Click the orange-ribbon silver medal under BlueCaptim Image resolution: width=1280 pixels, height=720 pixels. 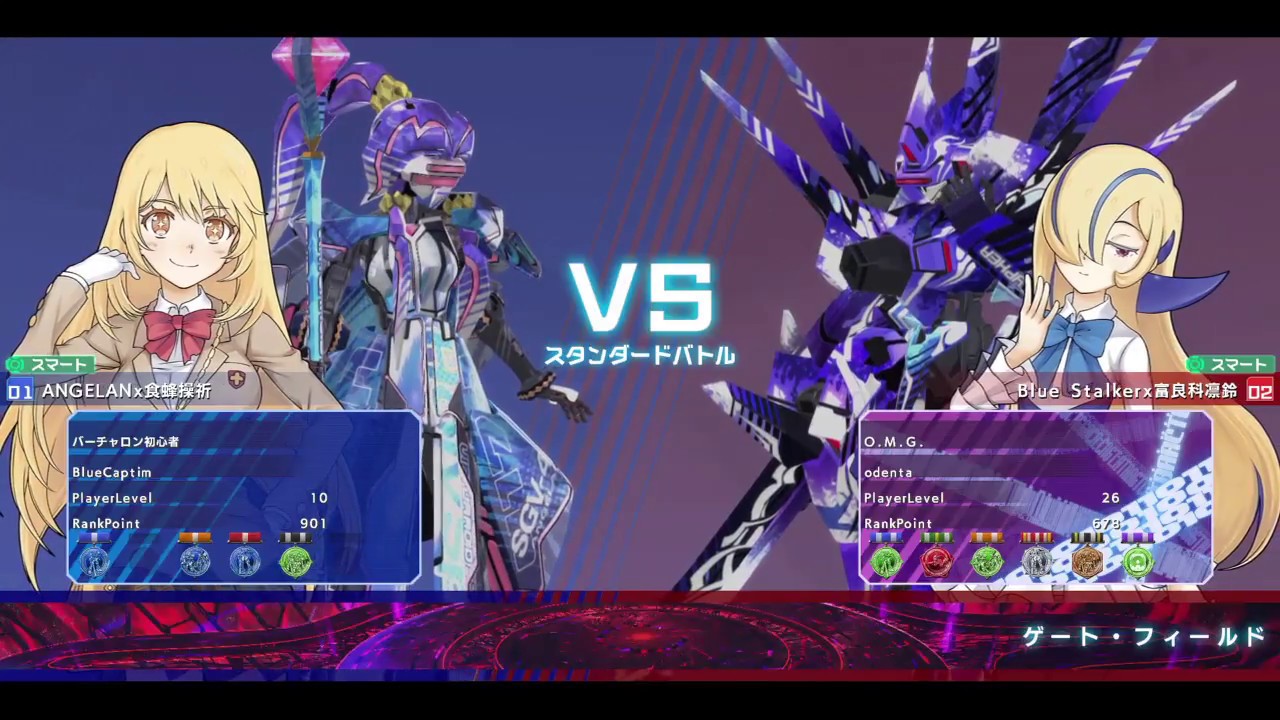click(196, 561)
